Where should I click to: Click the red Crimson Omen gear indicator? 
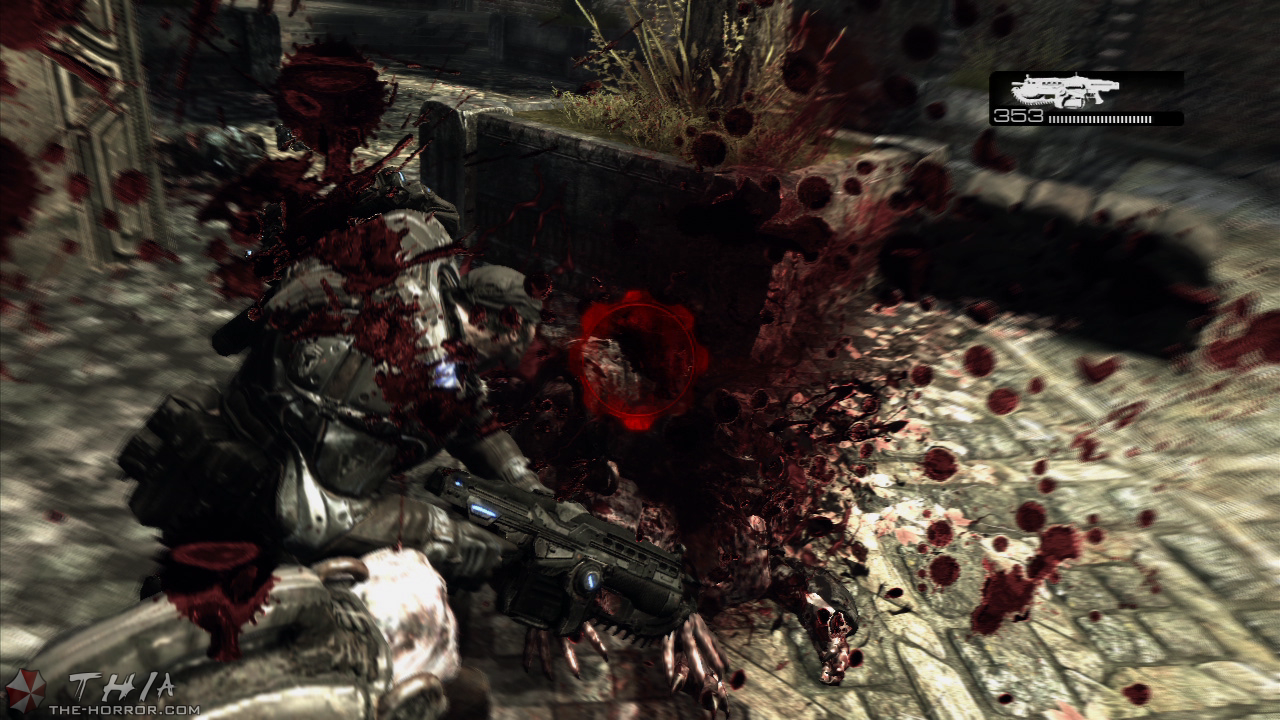click(637, 357)
